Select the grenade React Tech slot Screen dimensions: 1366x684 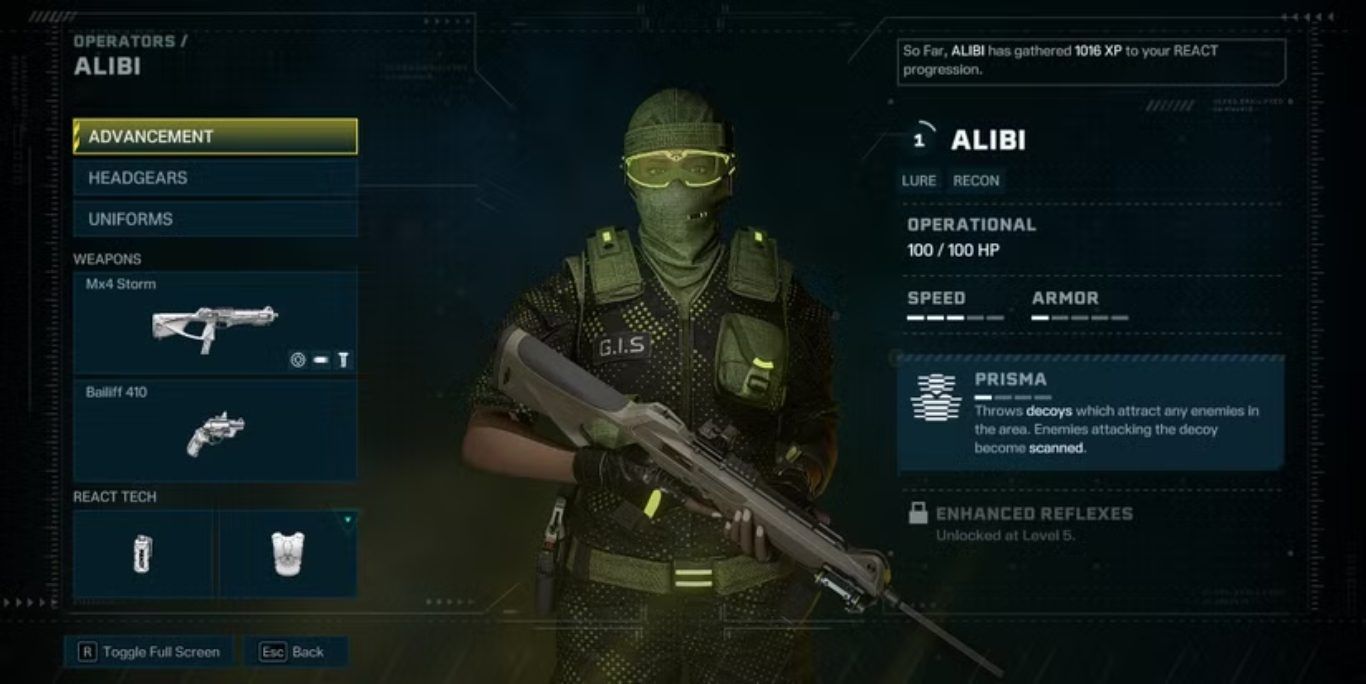click(x=144, y=553)
